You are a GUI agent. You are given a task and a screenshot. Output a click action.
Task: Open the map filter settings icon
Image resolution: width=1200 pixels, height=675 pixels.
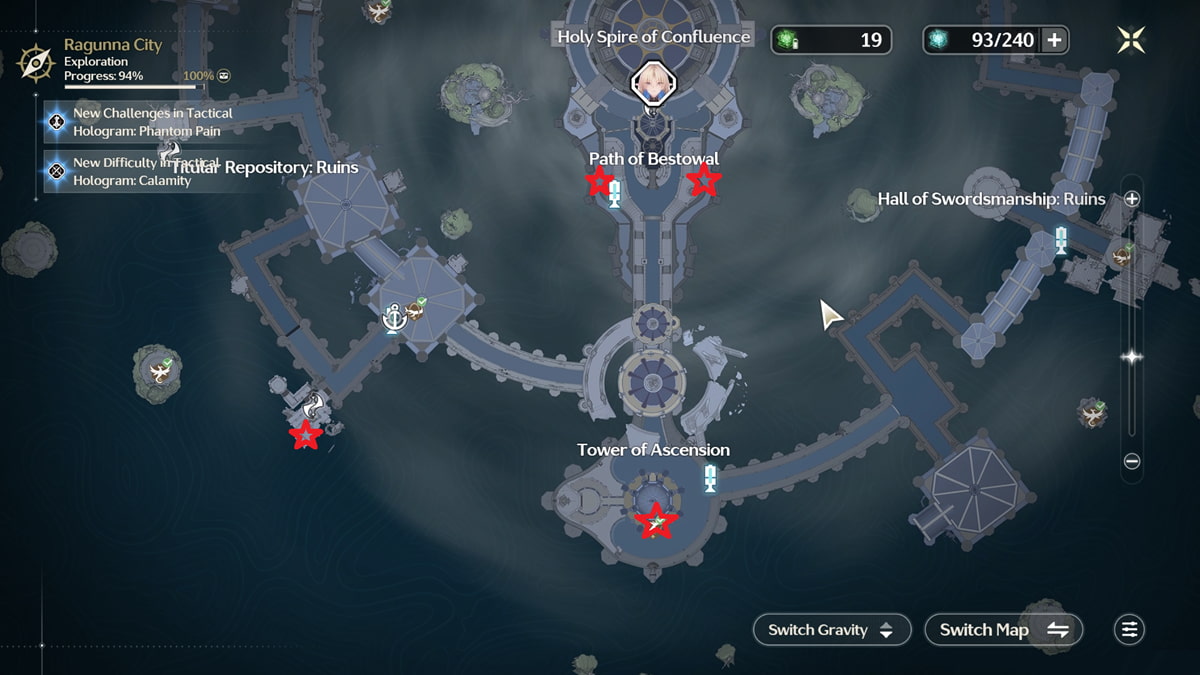pos(1129,630)
